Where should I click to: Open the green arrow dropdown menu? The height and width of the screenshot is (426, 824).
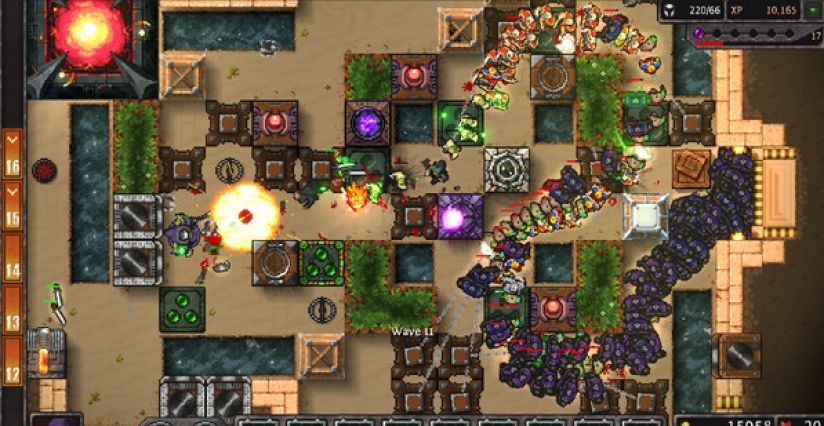click(812, 11)
